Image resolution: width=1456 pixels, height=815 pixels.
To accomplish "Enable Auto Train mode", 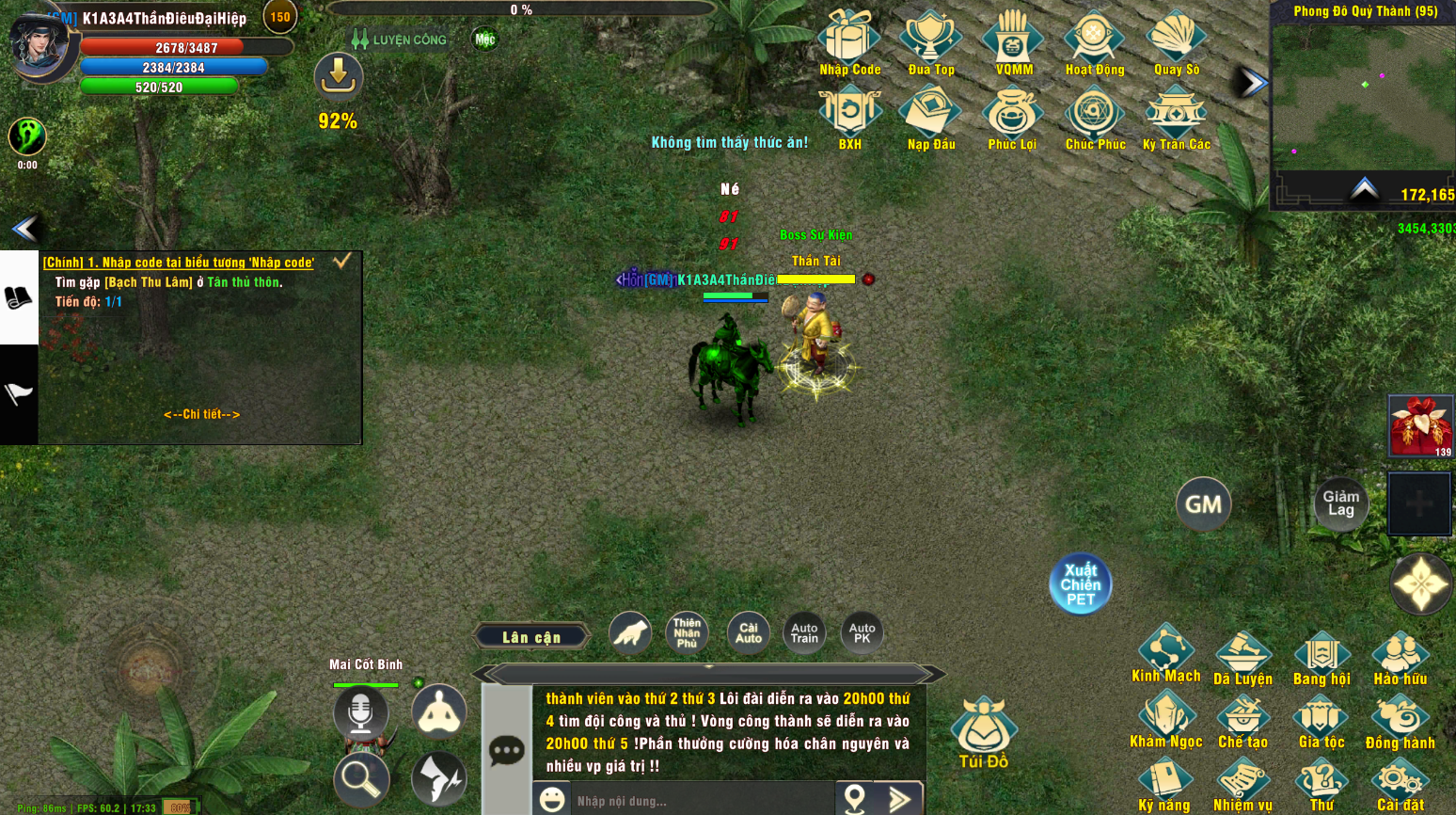I will 803,631.
